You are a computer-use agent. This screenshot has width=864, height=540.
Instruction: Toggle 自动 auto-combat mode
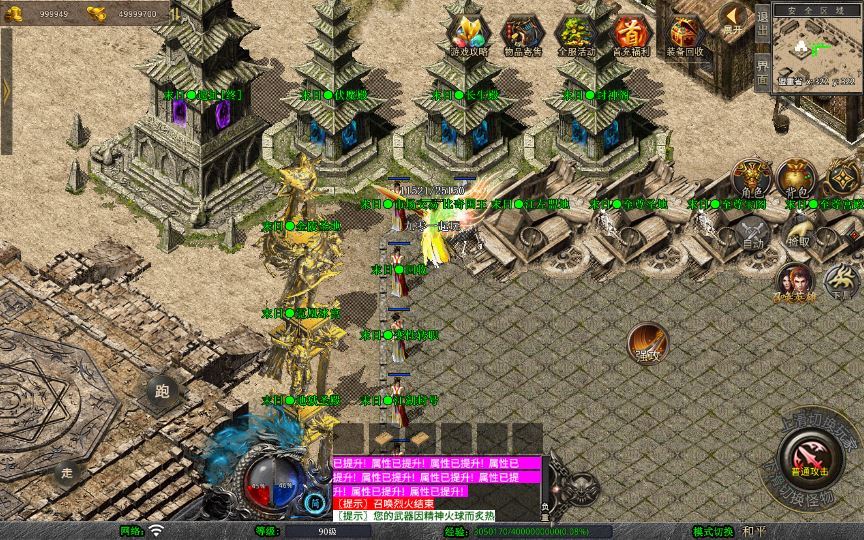(x=751, y=232)
